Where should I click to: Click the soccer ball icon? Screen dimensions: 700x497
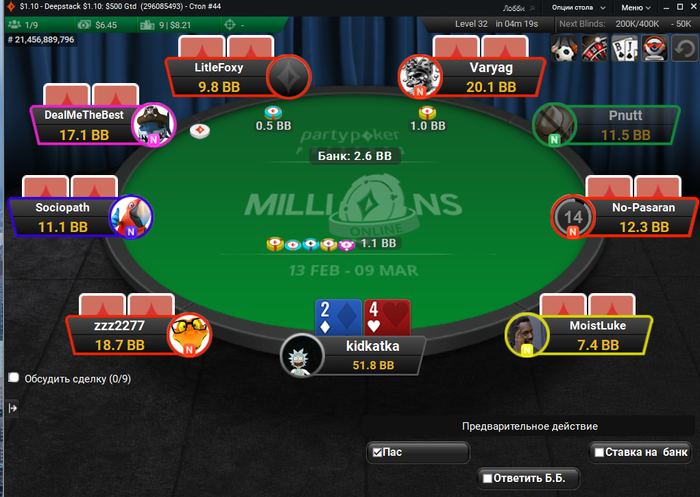pos(565,46)
